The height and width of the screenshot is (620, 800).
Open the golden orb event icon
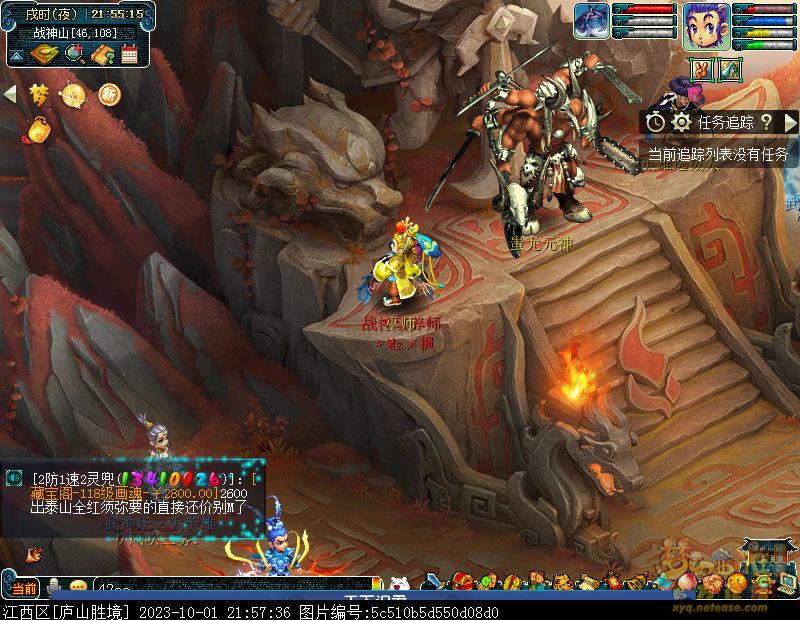point(74,94)
